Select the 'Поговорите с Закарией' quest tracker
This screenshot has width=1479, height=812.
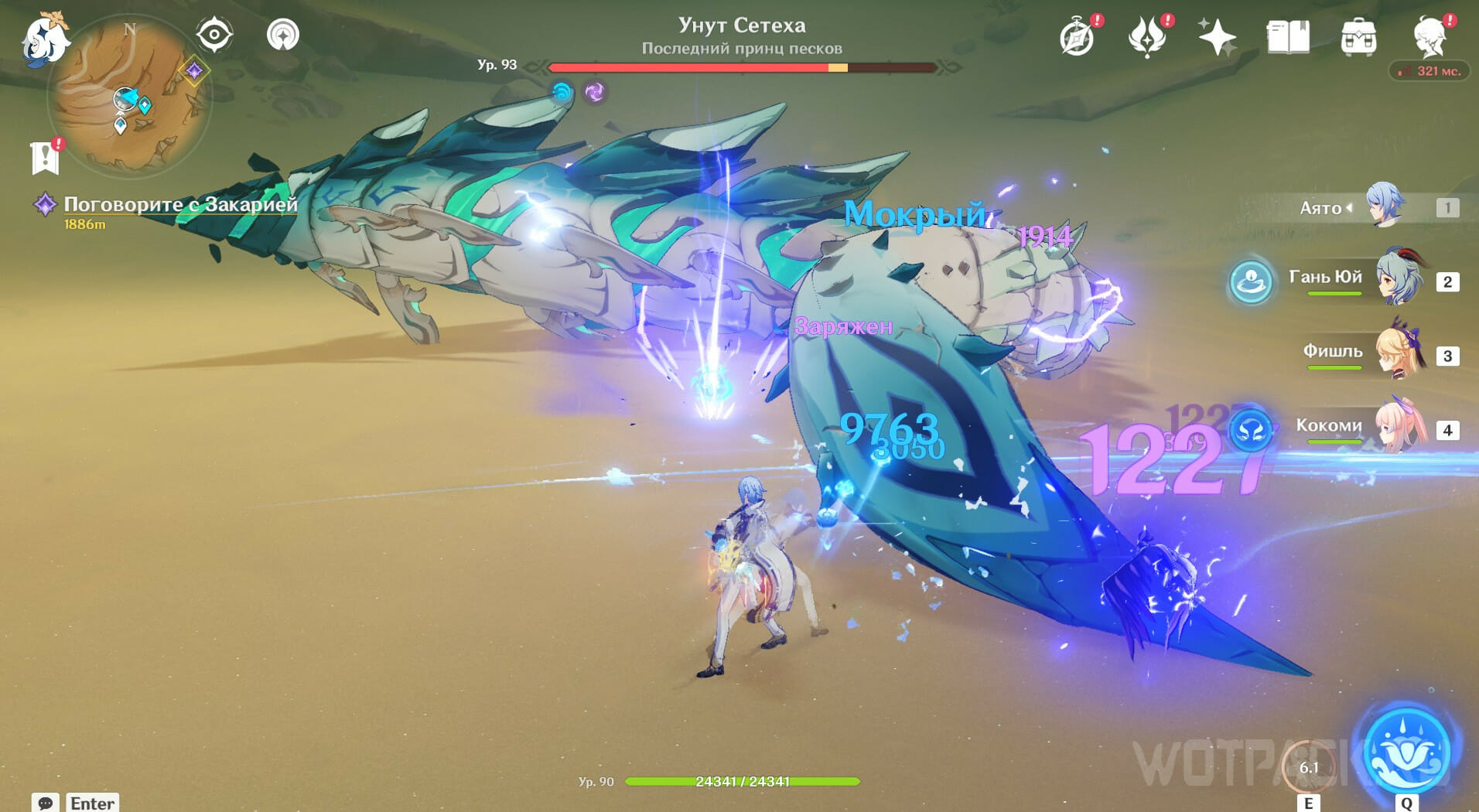(180, 204)
